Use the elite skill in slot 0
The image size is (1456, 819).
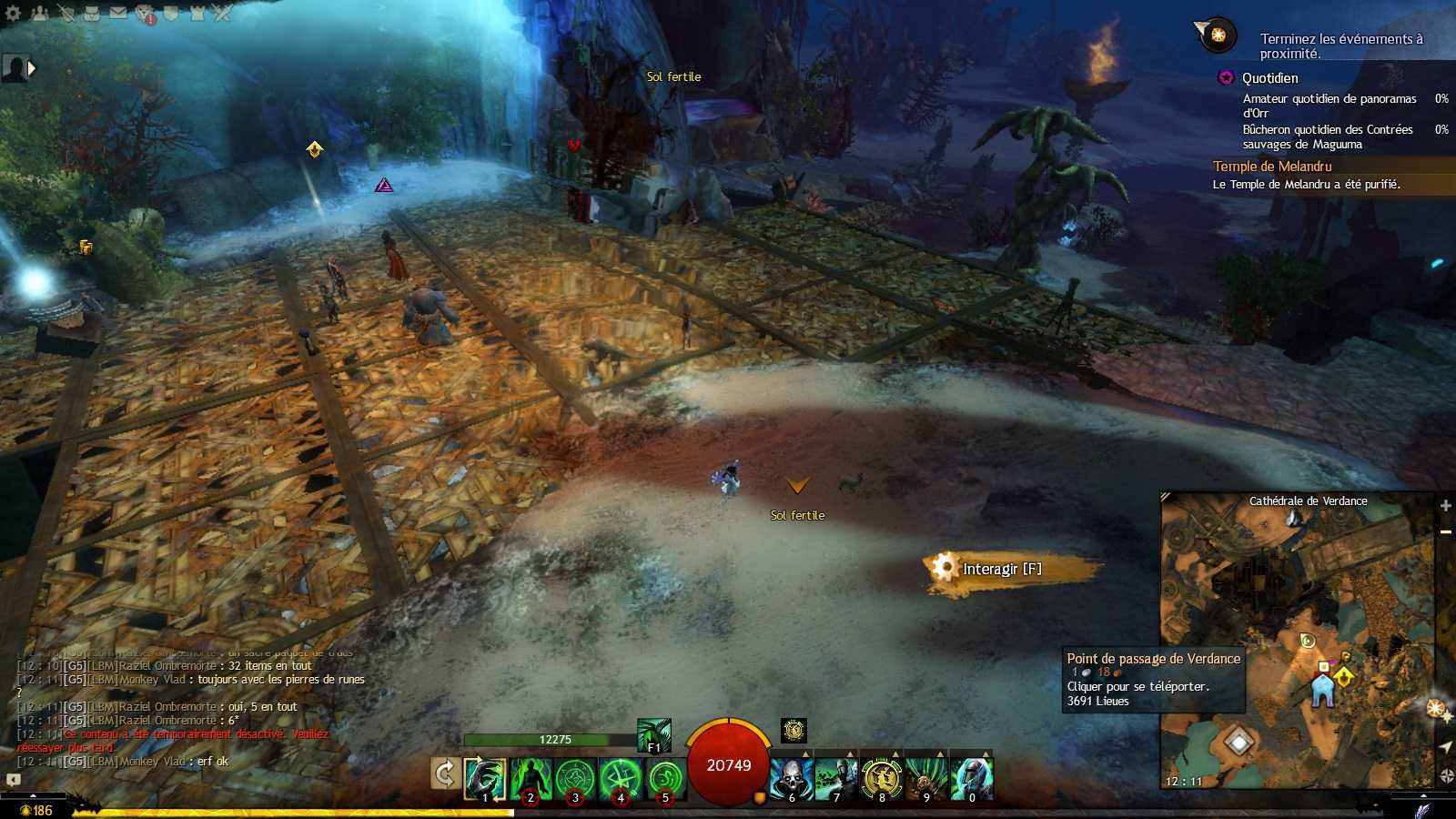(x=971, y=780)
